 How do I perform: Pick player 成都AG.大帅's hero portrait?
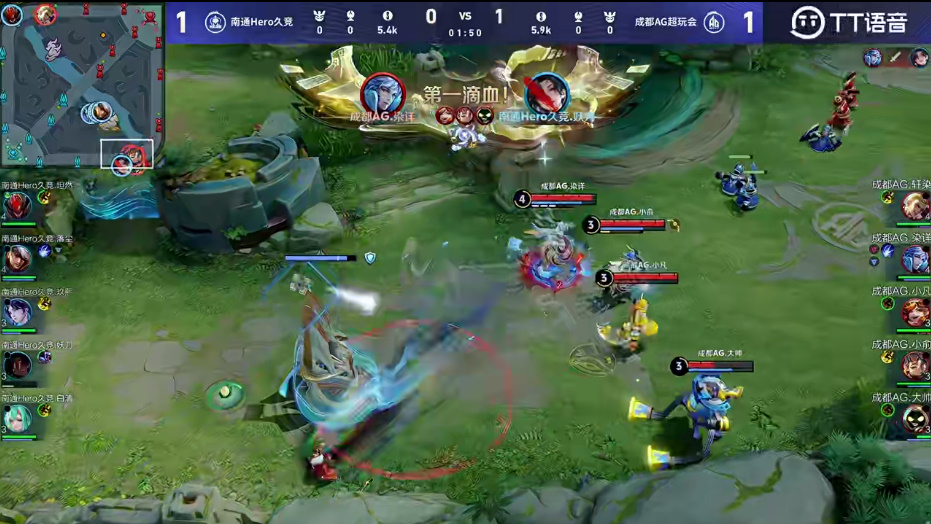[914, 419]
